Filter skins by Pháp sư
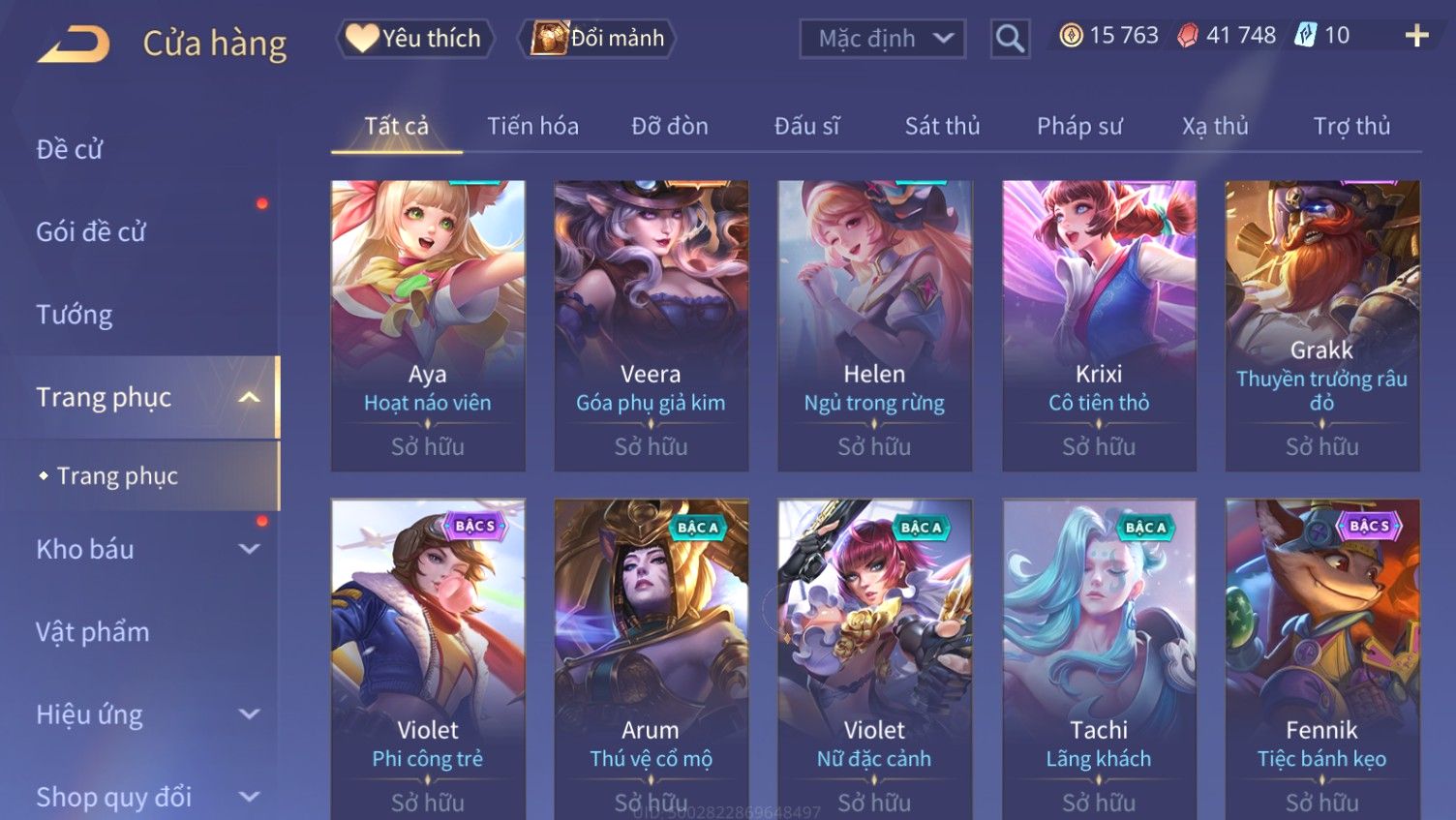1456x820 pixels. pos(1079,126)
